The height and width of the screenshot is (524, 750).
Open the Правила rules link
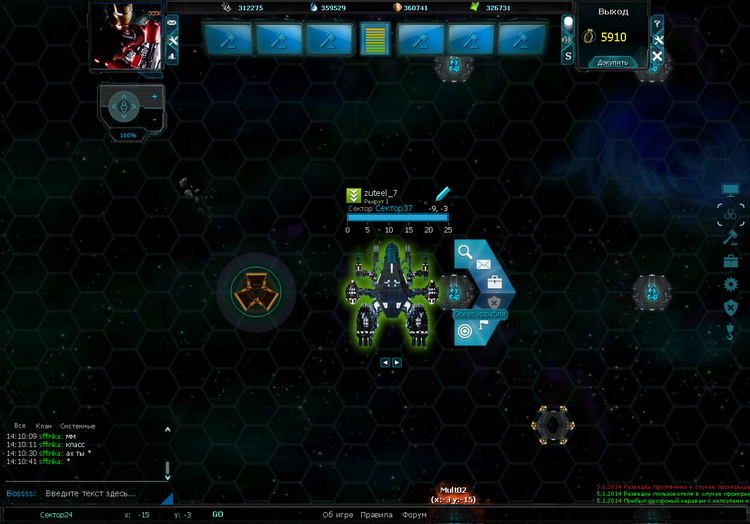click(376, 515)
